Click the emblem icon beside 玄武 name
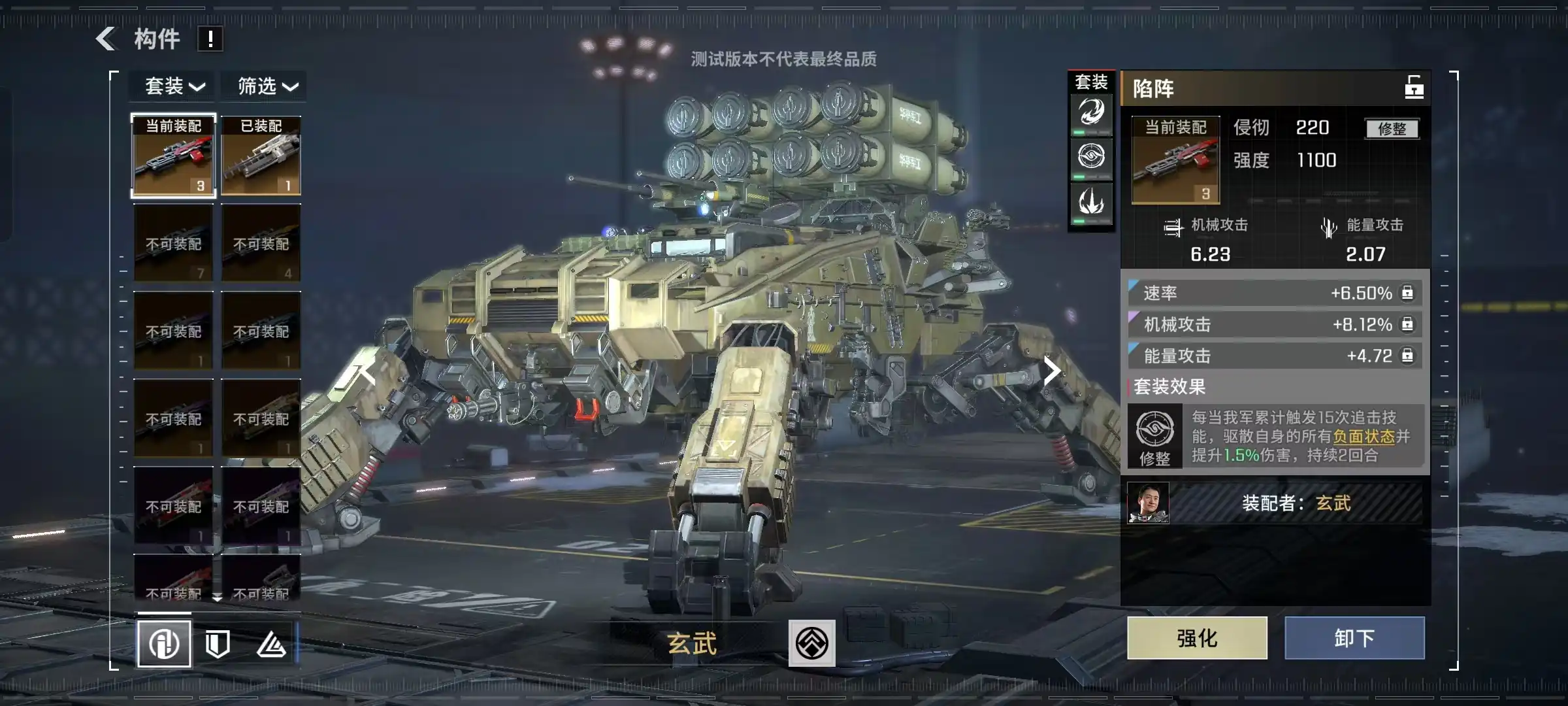Image resolution: width=1568 pixels, height=706 pixels. pyautogui.click(x=811, y=643)
